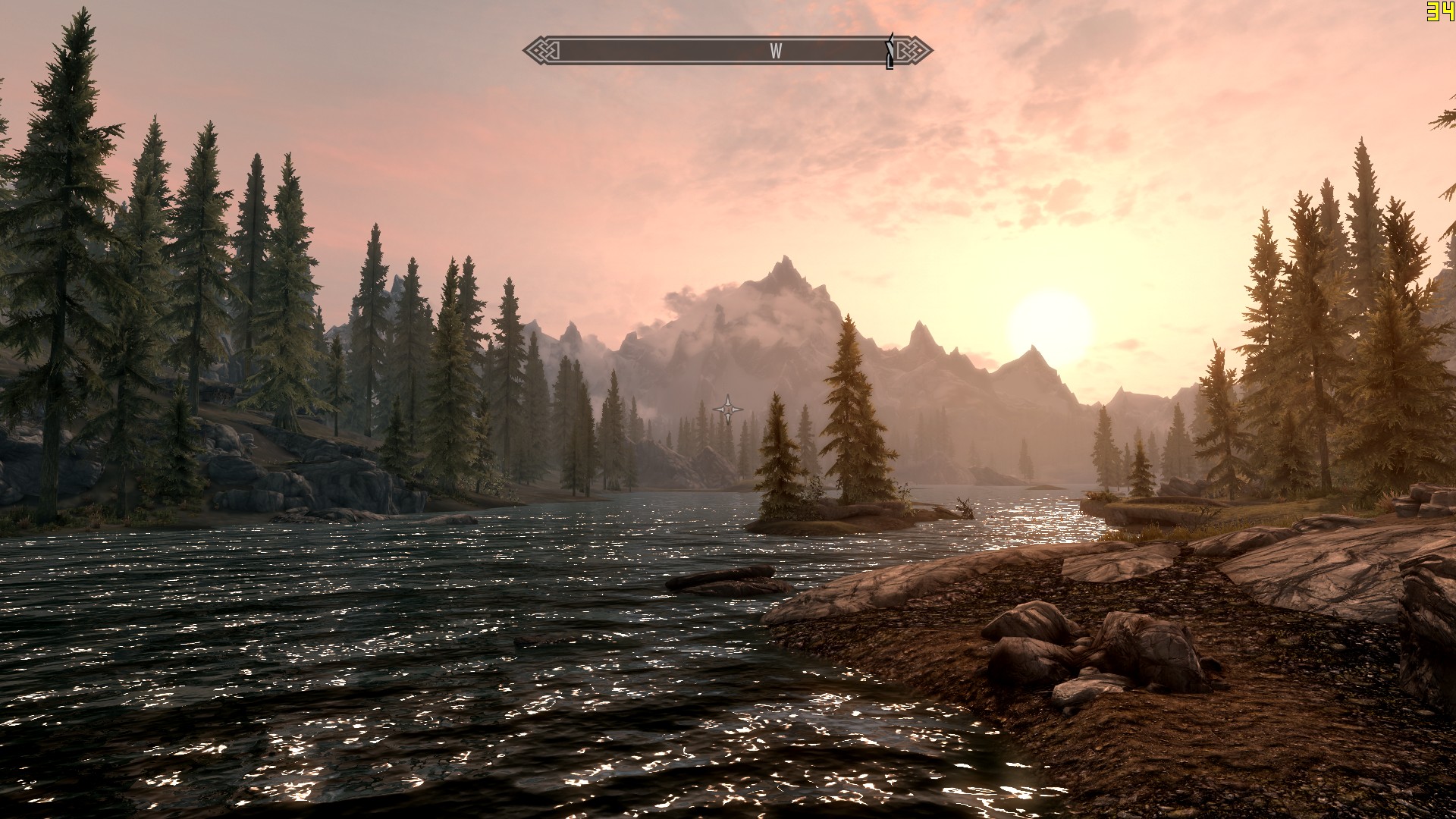Select the location marker on the compass
1456x819 pixels.
(x=890, y=52)
